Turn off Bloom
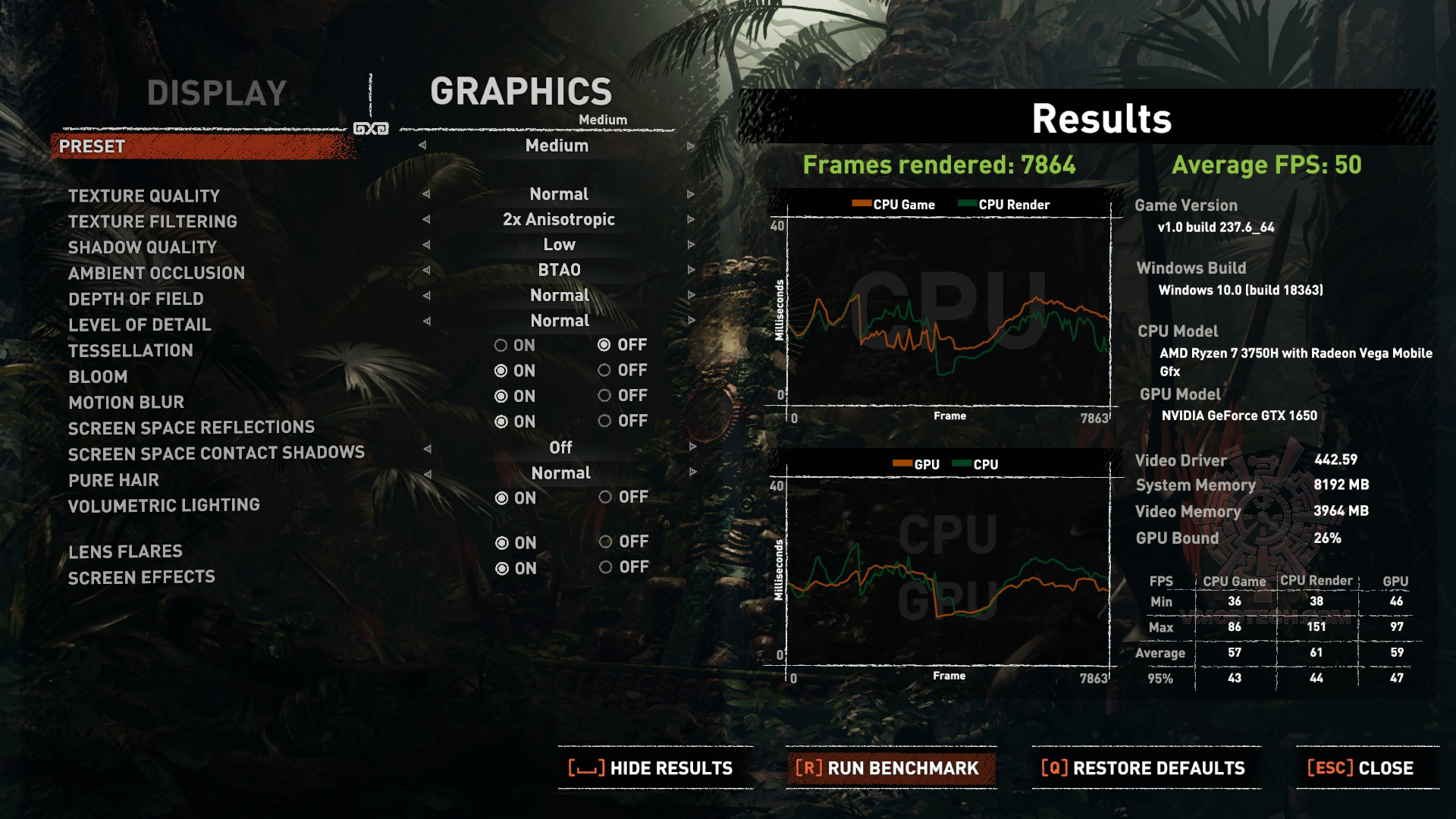Screen dimensions: 1456x819 604,371
